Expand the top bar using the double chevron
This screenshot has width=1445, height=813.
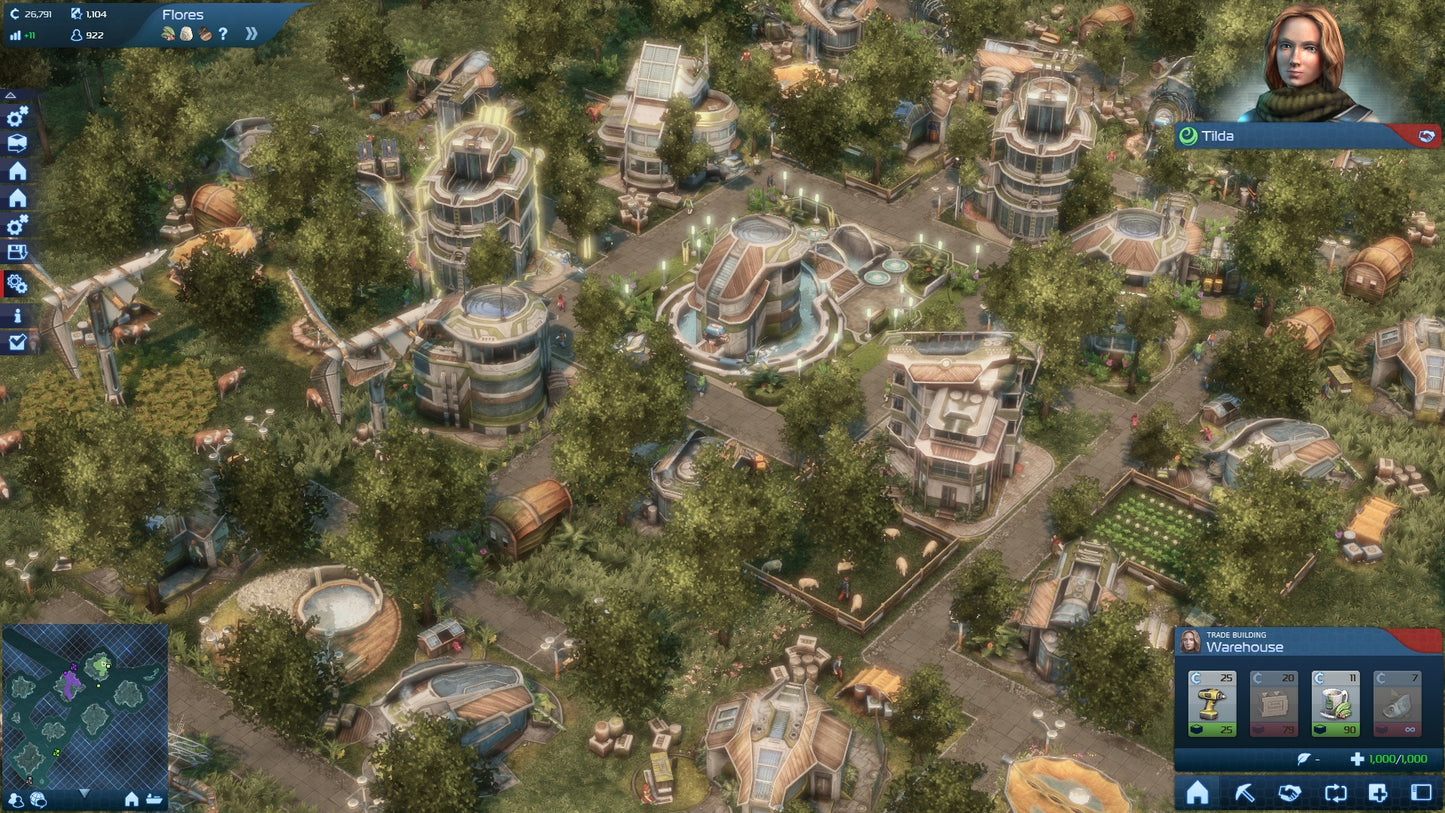[x=253, y=31]
